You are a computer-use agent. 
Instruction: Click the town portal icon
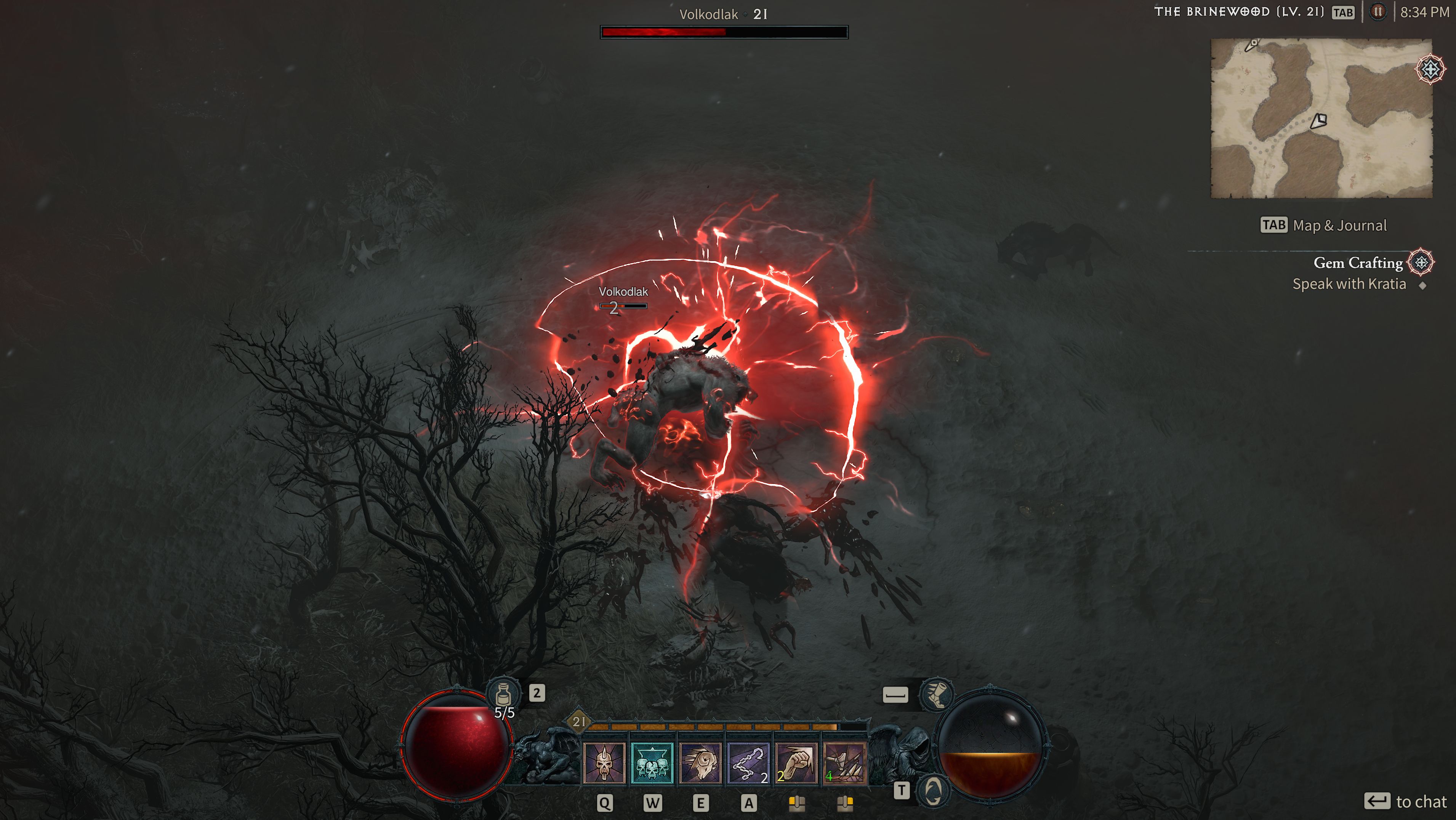932,790
